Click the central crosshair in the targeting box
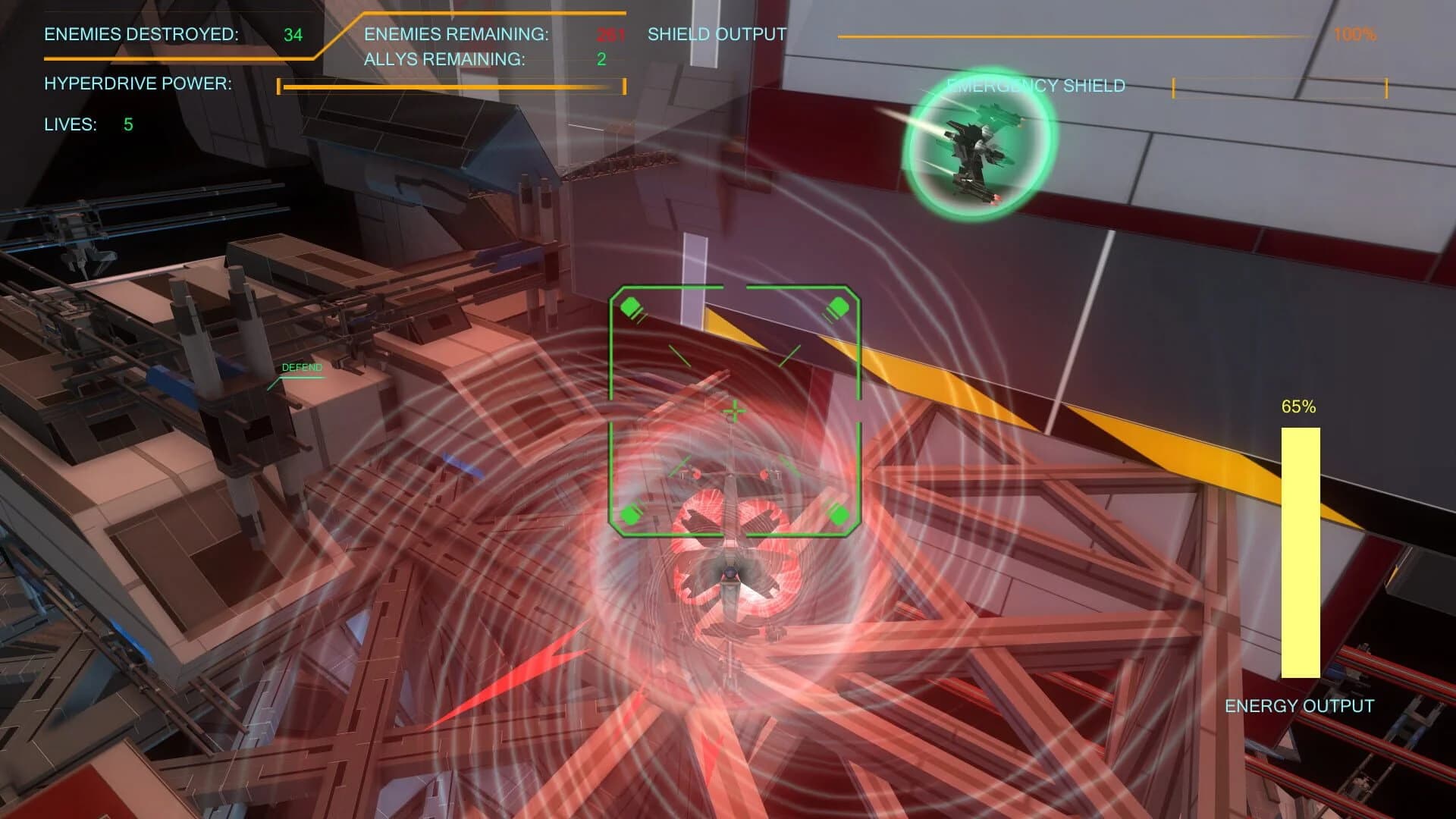Screen dimensions: 1456x819 (x=733, y=412)
